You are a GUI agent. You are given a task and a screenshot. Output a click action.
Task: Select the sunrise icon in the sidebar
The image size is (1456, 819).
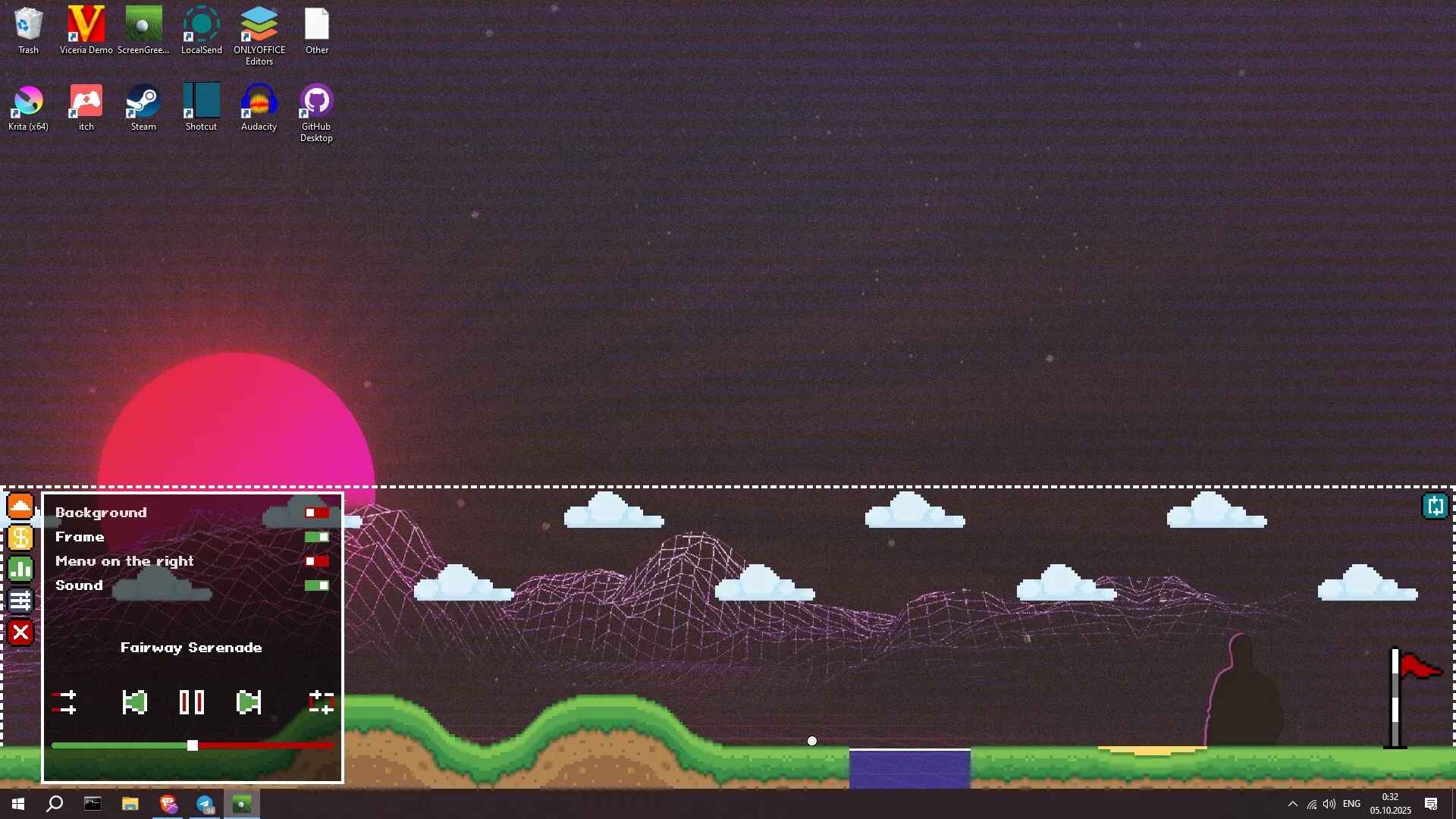coord(20,506)
